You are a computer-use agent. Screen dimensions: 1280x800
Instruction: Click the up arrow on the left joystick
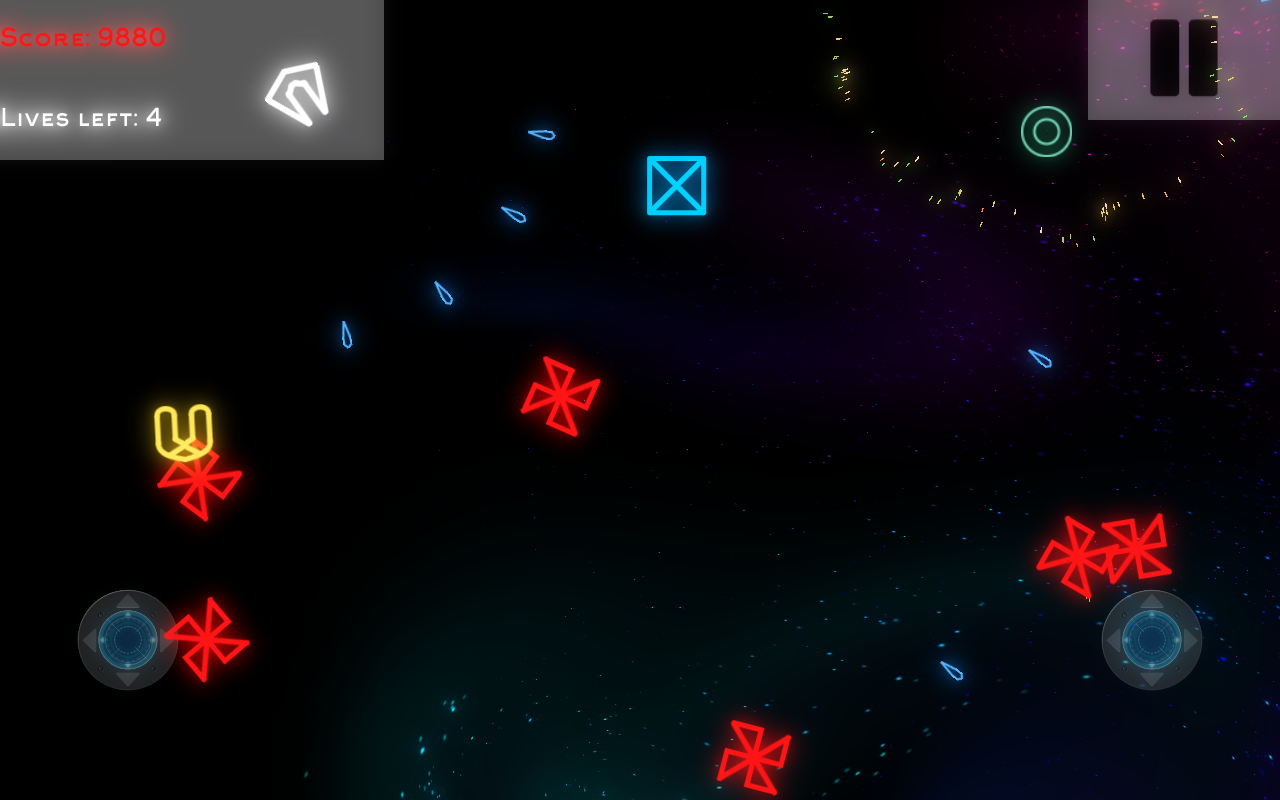click(128, 601)
